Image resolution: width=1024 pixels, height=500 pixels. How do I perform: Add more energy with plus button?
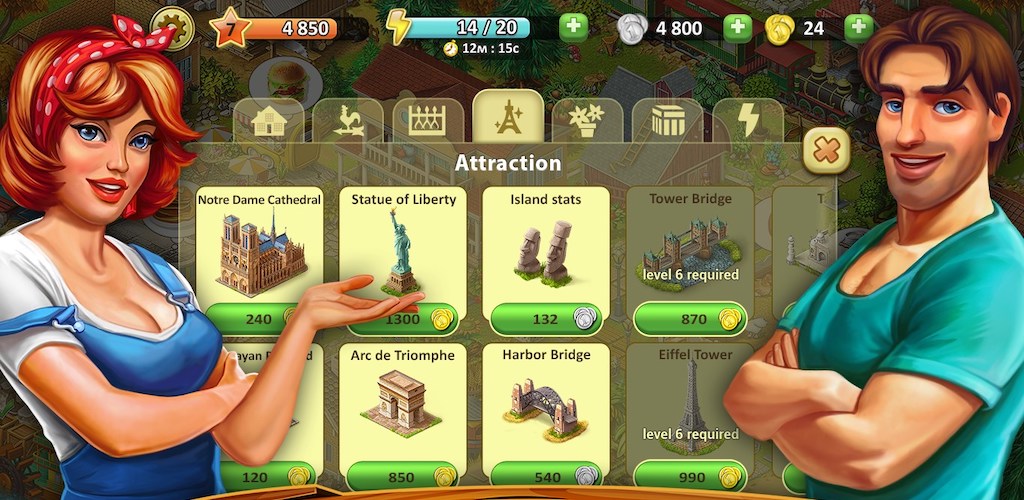tap(573, 27)
